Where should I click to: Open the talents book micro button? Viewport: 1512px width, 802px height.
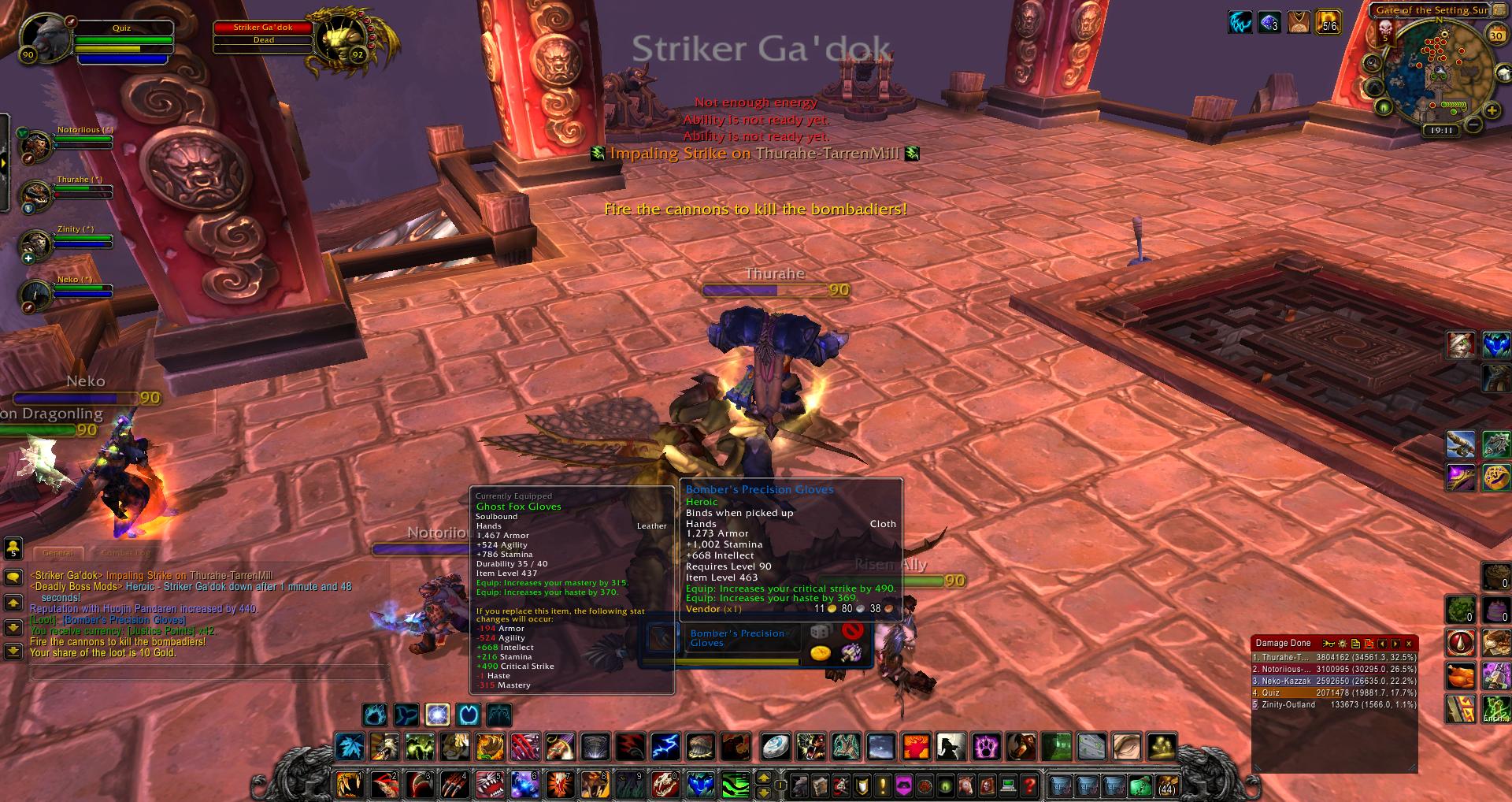(x=842, y=785)
